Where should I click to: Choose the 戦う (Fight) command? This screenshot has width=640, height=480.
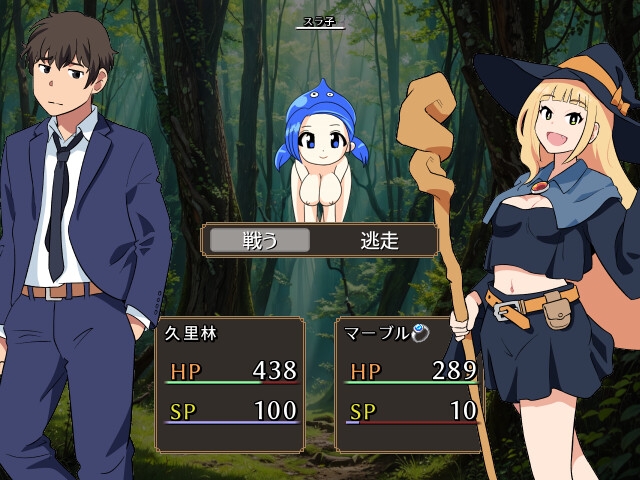click(260, 241)
